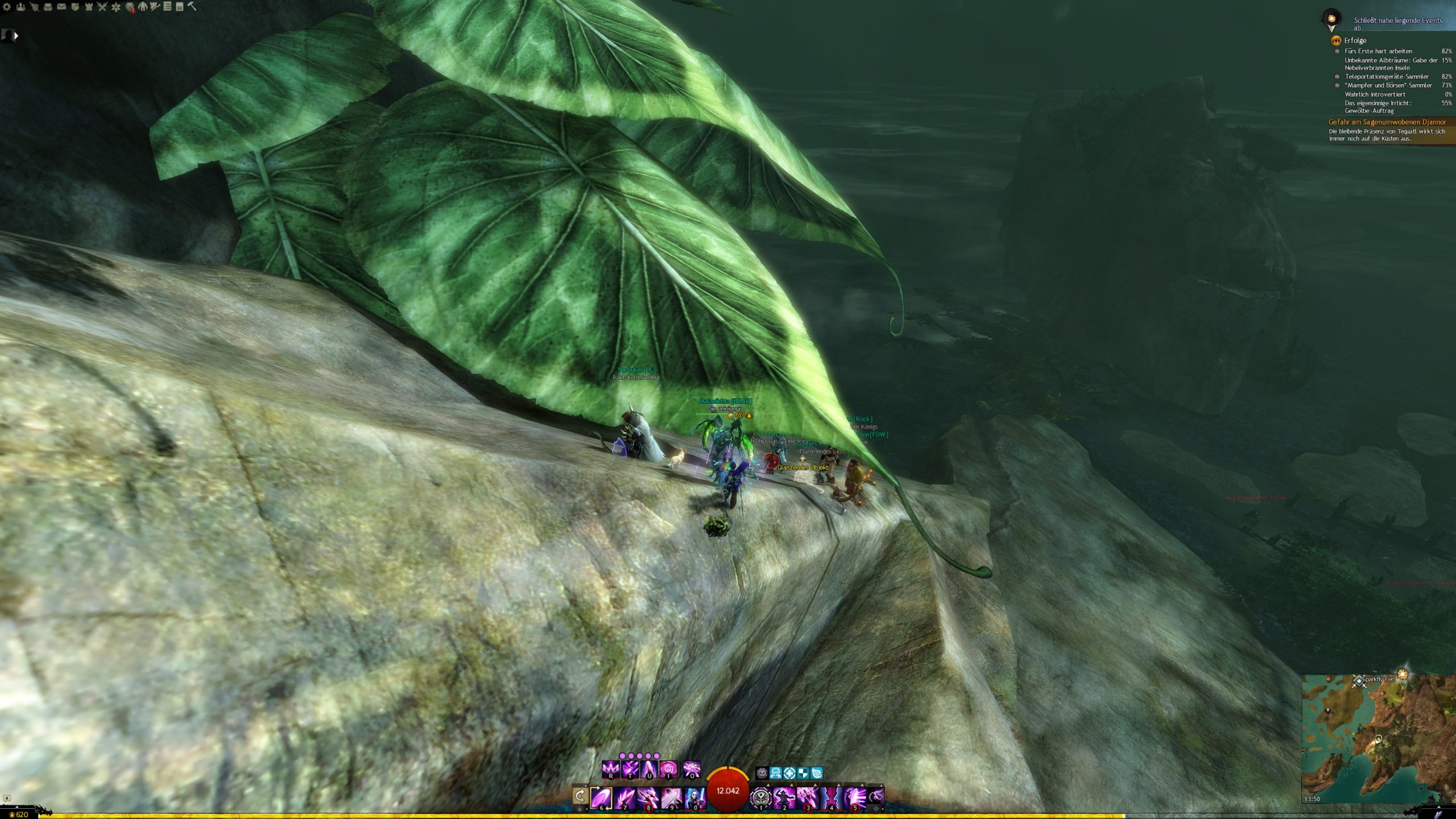Open the gear-shaped game menu

7,7
